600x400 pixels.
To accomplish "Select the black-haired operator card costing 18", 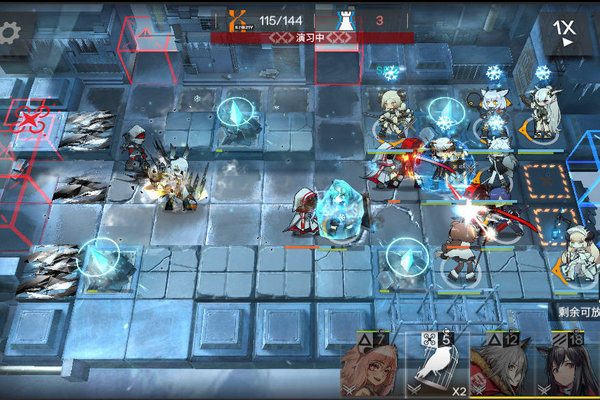I will coord(567,368).
